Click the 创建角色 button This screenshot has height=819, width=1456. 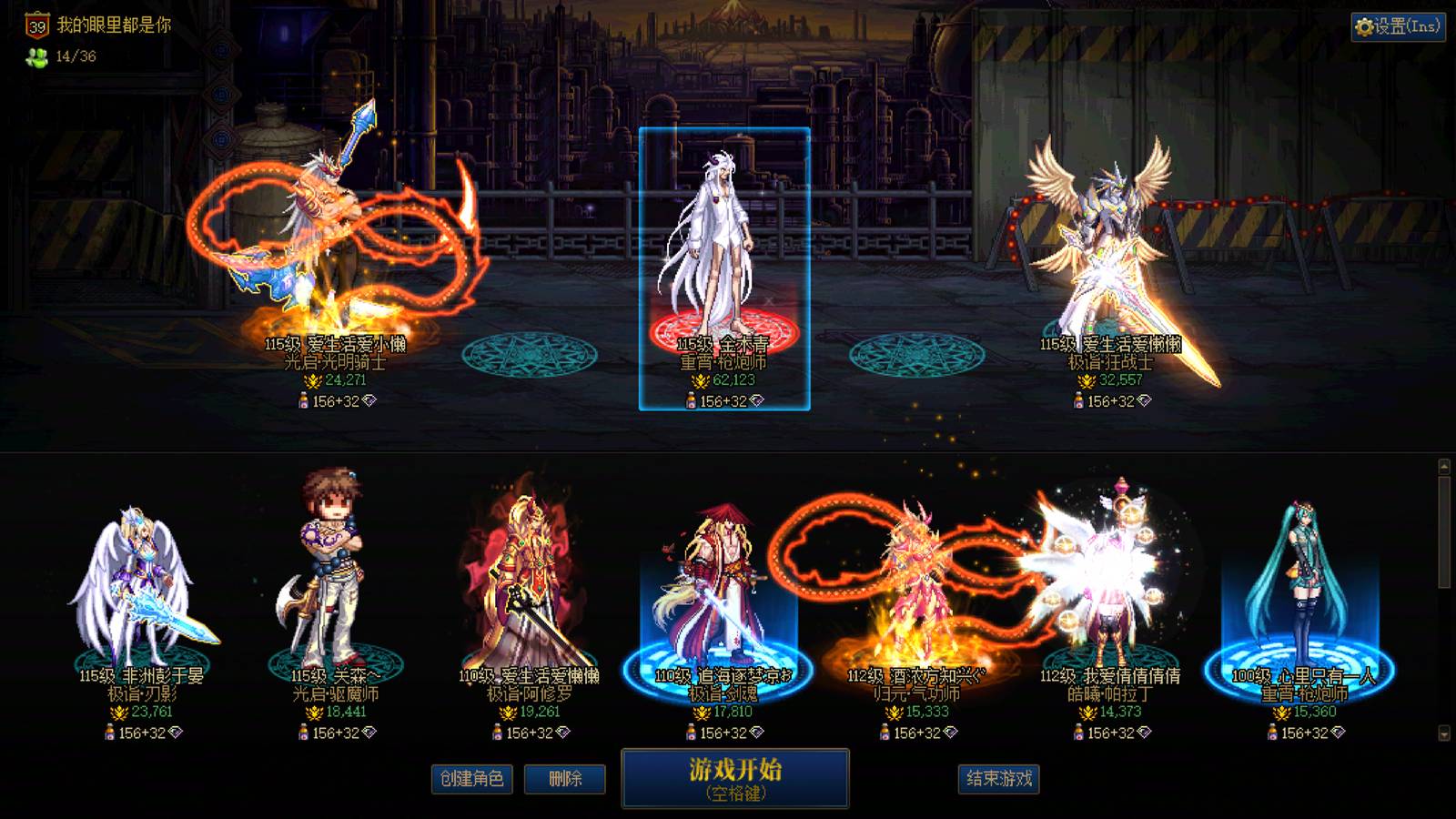[x=471, y=780]
